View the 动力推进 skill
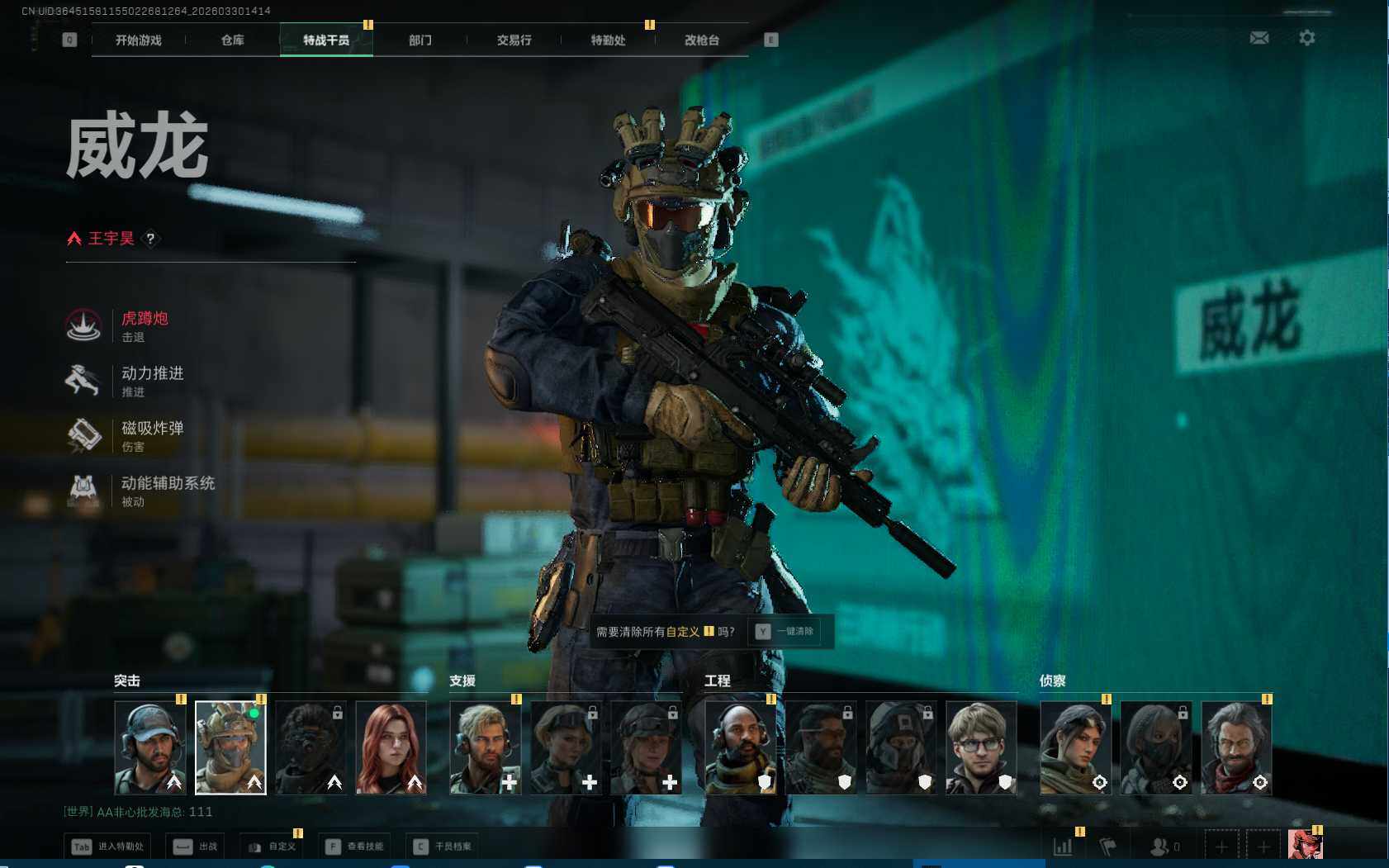 click(152, 380)
